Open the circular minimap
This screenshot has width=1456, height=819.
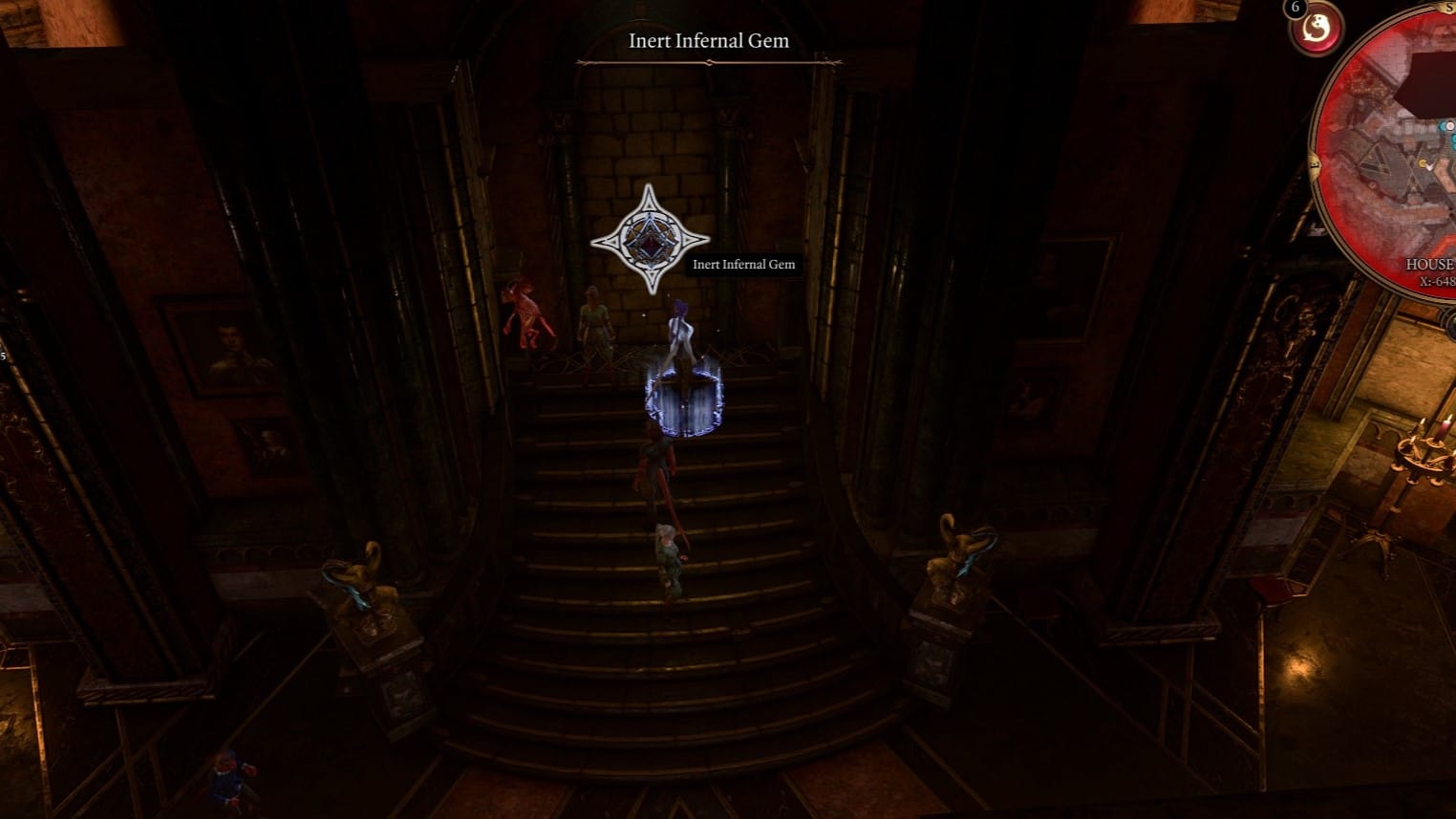pos(1395,162)
